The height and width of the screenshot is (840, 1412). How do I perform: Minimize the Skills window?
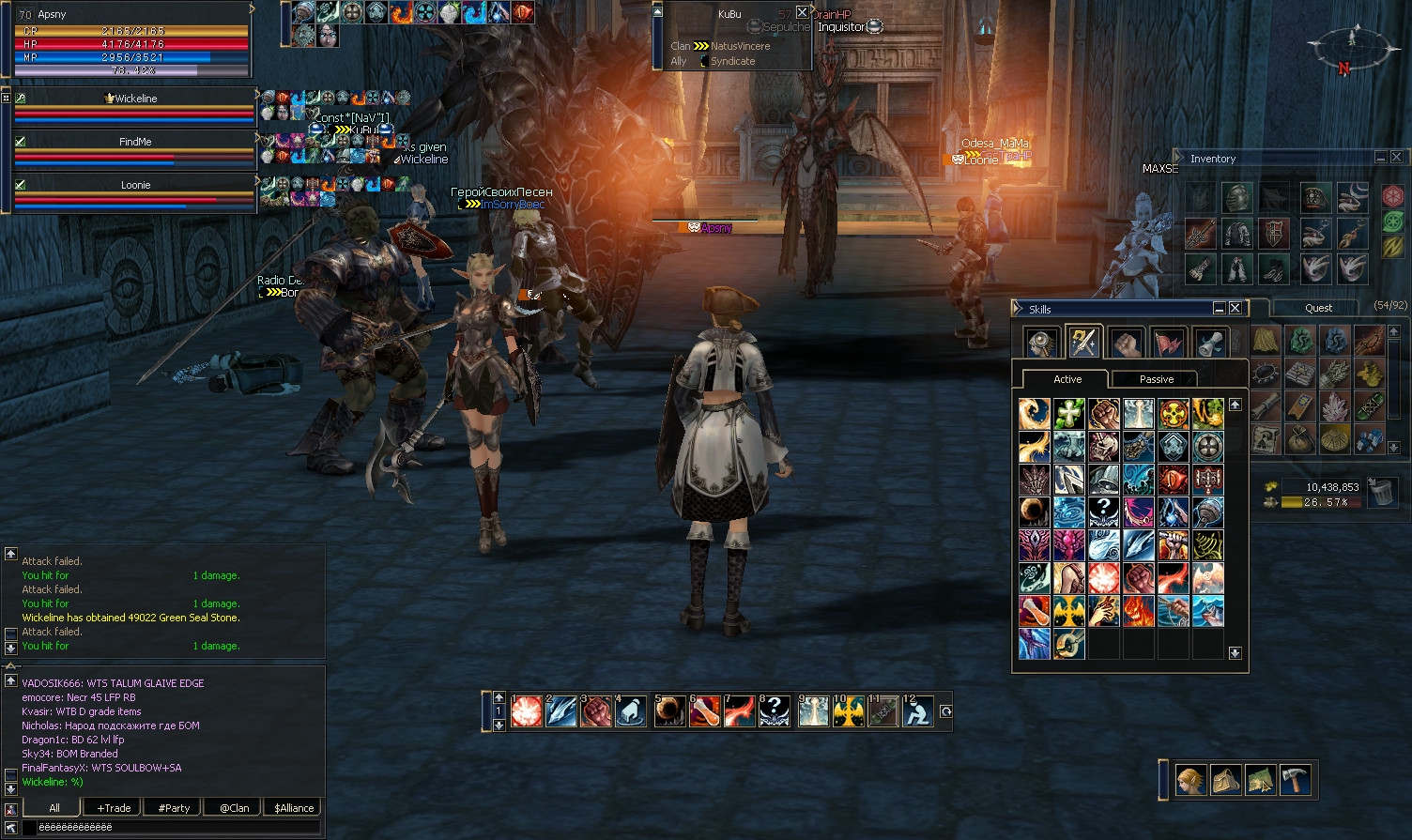pyautogui.click(x=1220, y=308)
